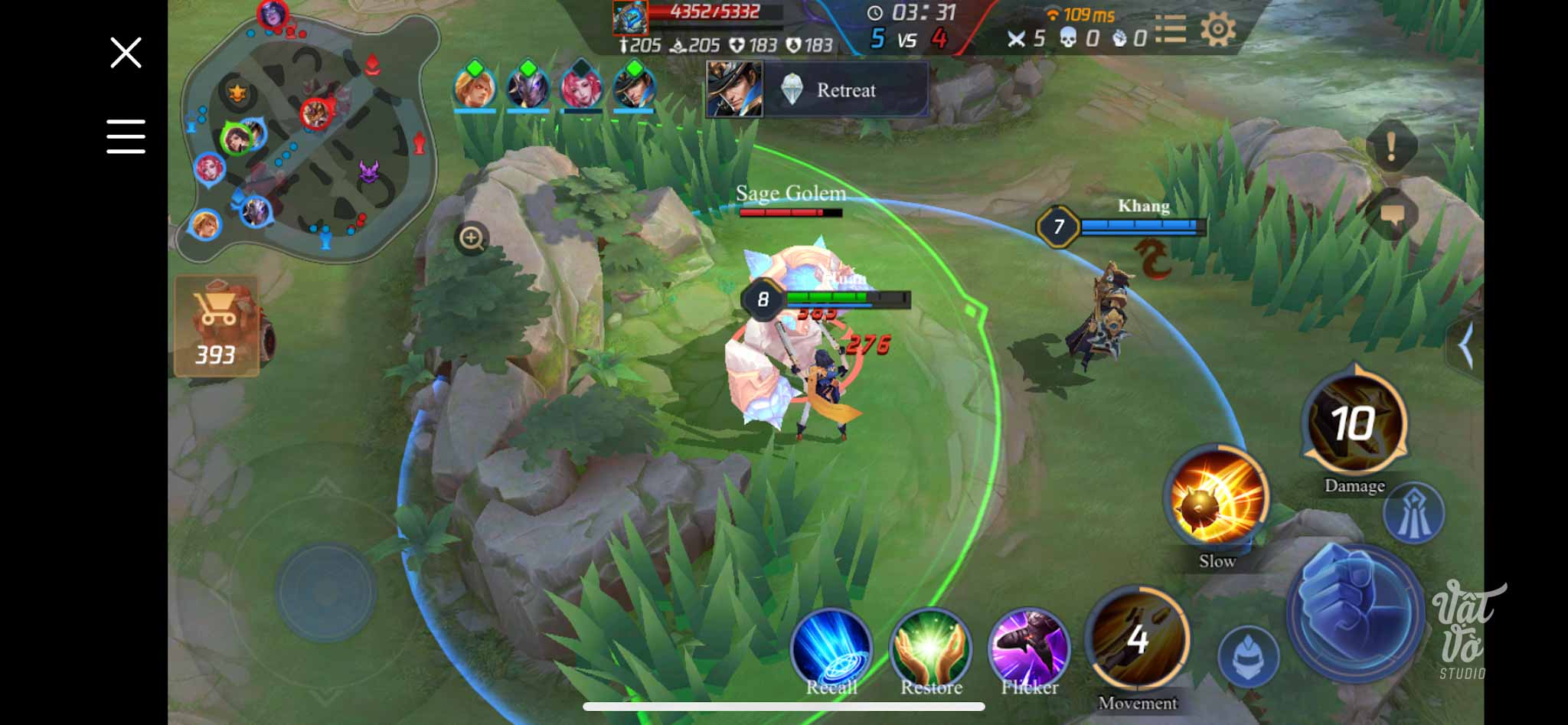
Task: Tap the attack-tower button
Action: point(1413,514)
